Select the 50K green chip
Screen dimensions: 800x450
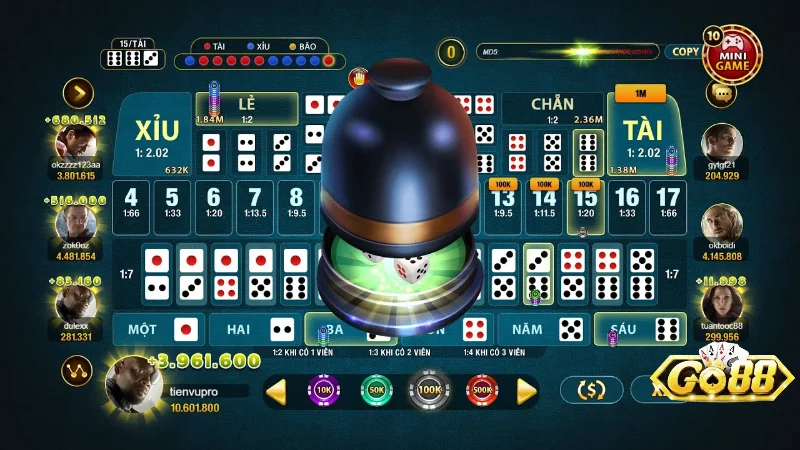(377, 389)
